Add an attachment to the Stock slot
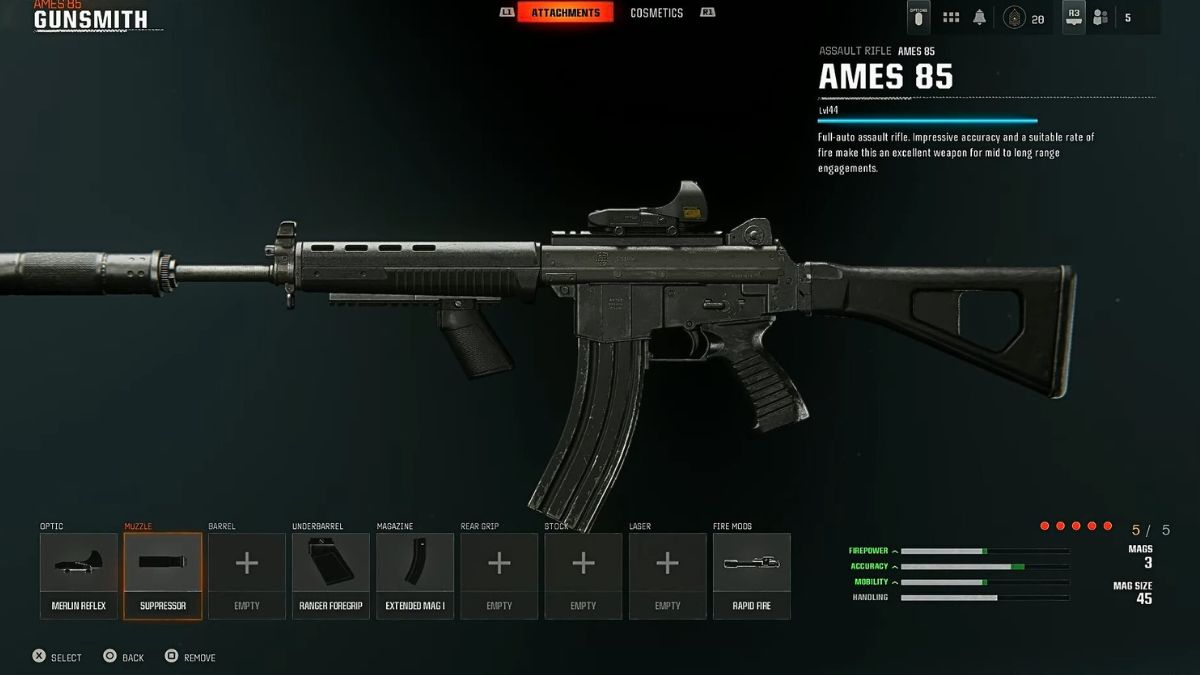The width and height of the screenshot is (1200, 675). pos(583,575)
